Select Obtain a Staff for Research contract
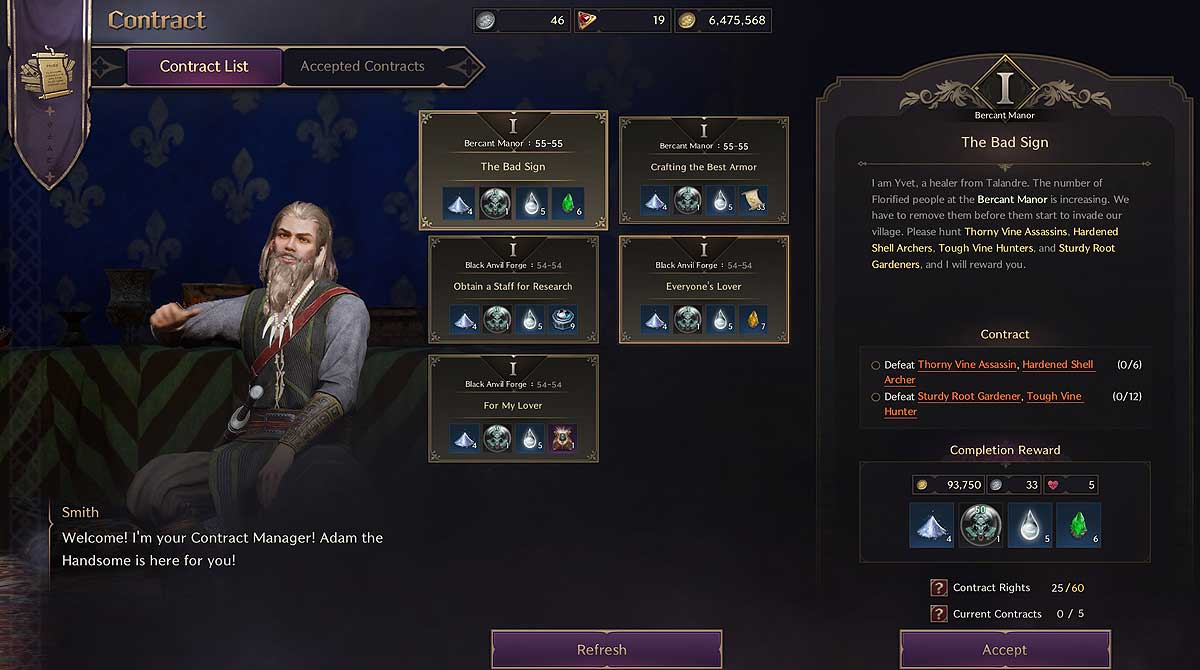Image resolution: width=1200 pixels, height=670 pixels. (513, 287)
